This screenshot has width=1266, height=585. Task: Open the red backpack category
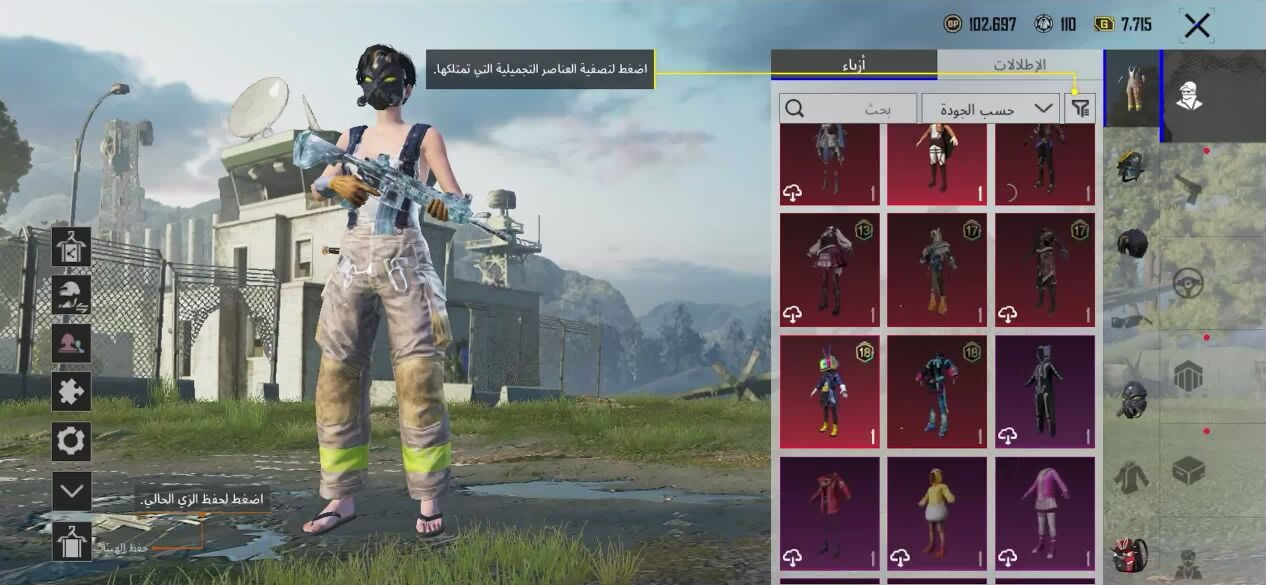coord(1131,555)
